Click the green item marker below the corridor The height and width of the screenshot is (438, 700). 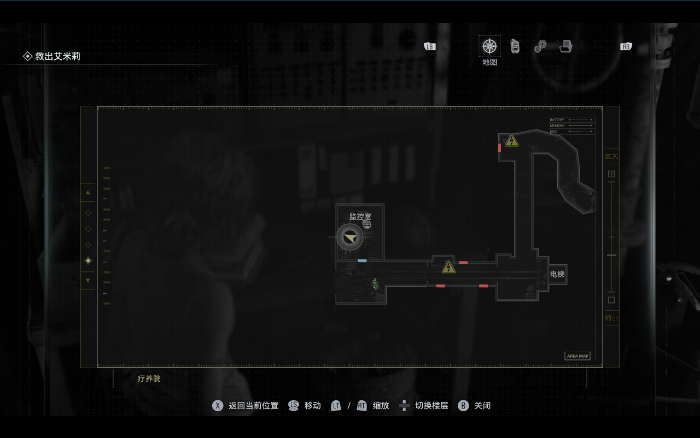375,285
